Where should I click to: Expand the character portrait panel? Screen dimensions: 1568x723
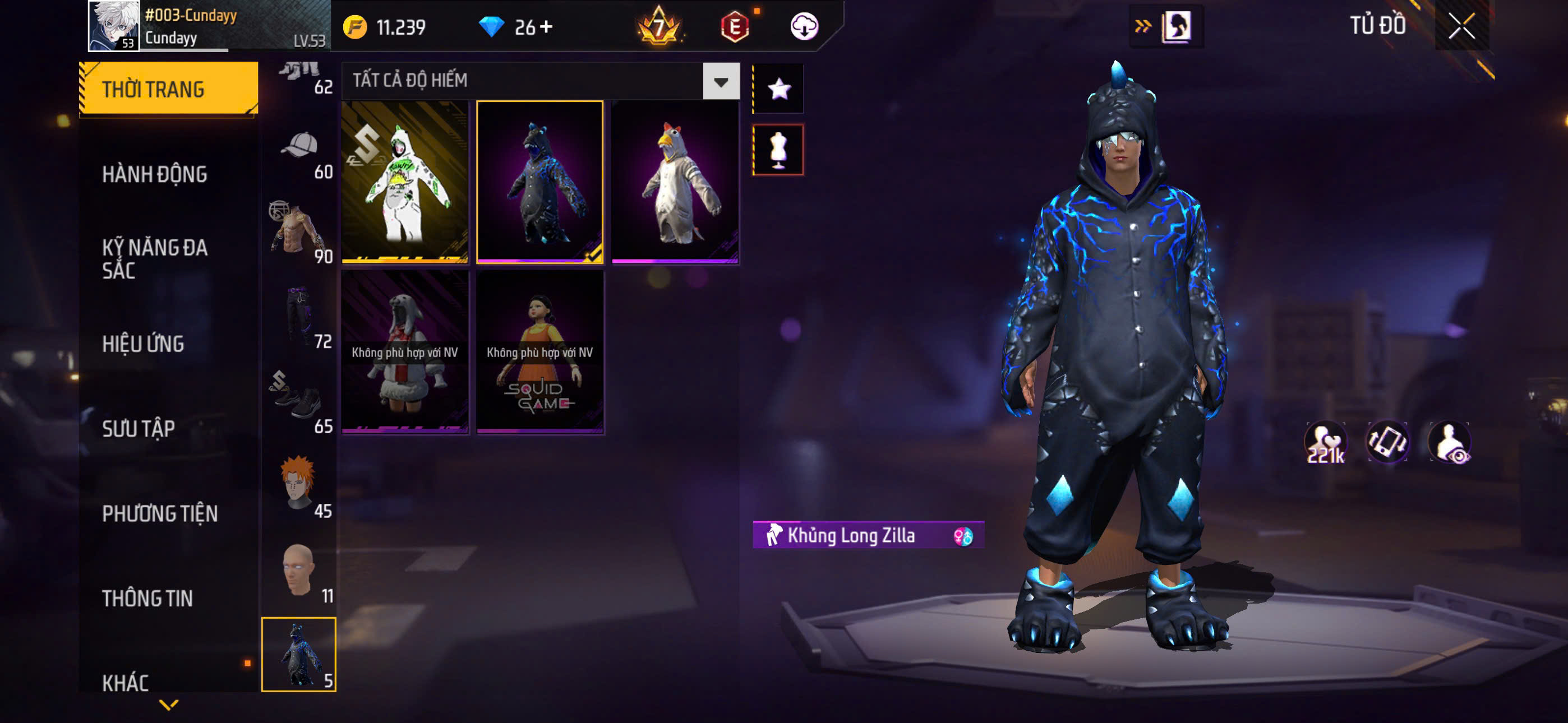click(x=1166, y=26)
